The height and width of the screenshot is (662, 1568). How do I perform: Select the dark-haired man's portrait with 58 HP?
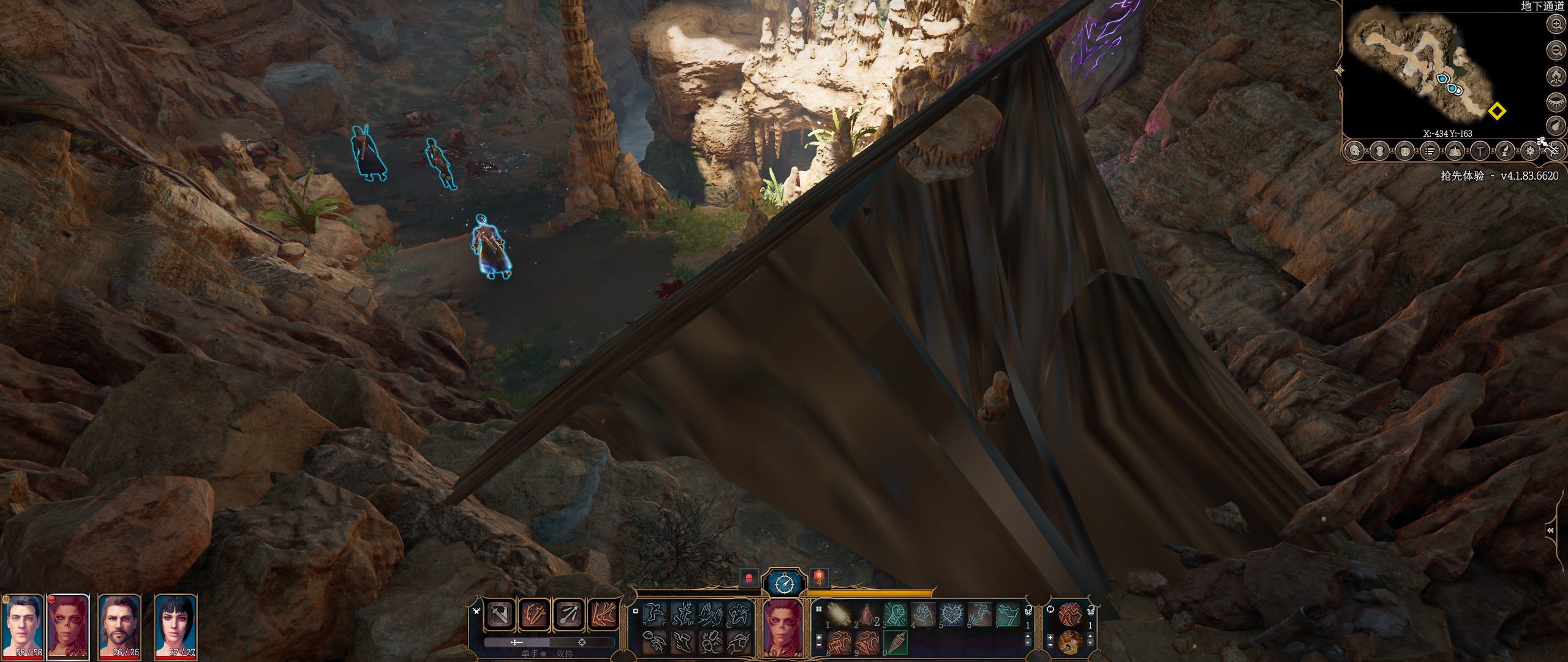(x=23, y=625)
